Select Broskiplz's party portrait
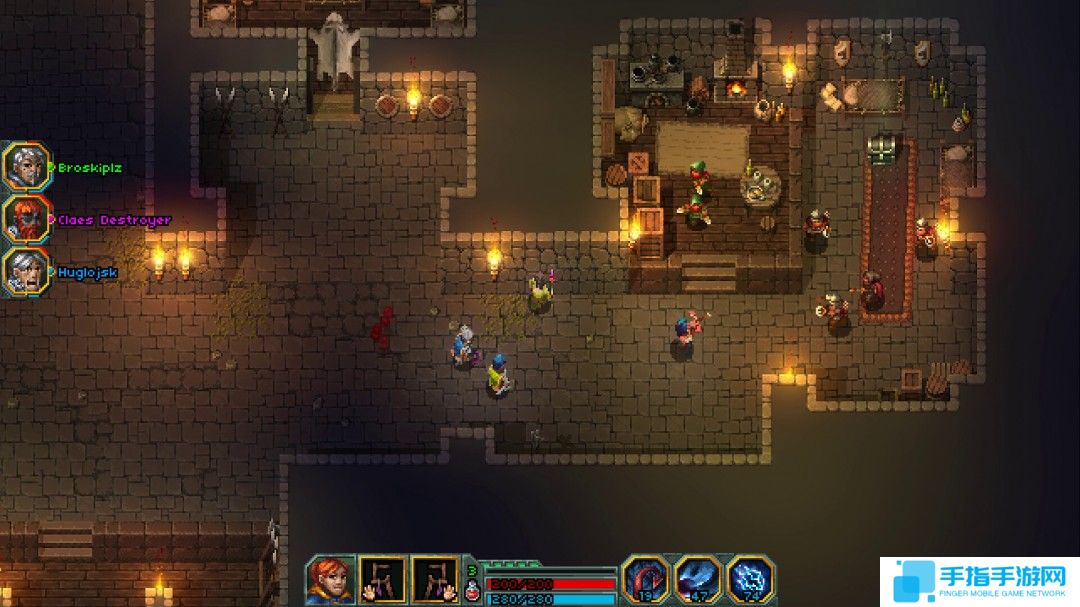1080x607 pixels. [25, 166]
